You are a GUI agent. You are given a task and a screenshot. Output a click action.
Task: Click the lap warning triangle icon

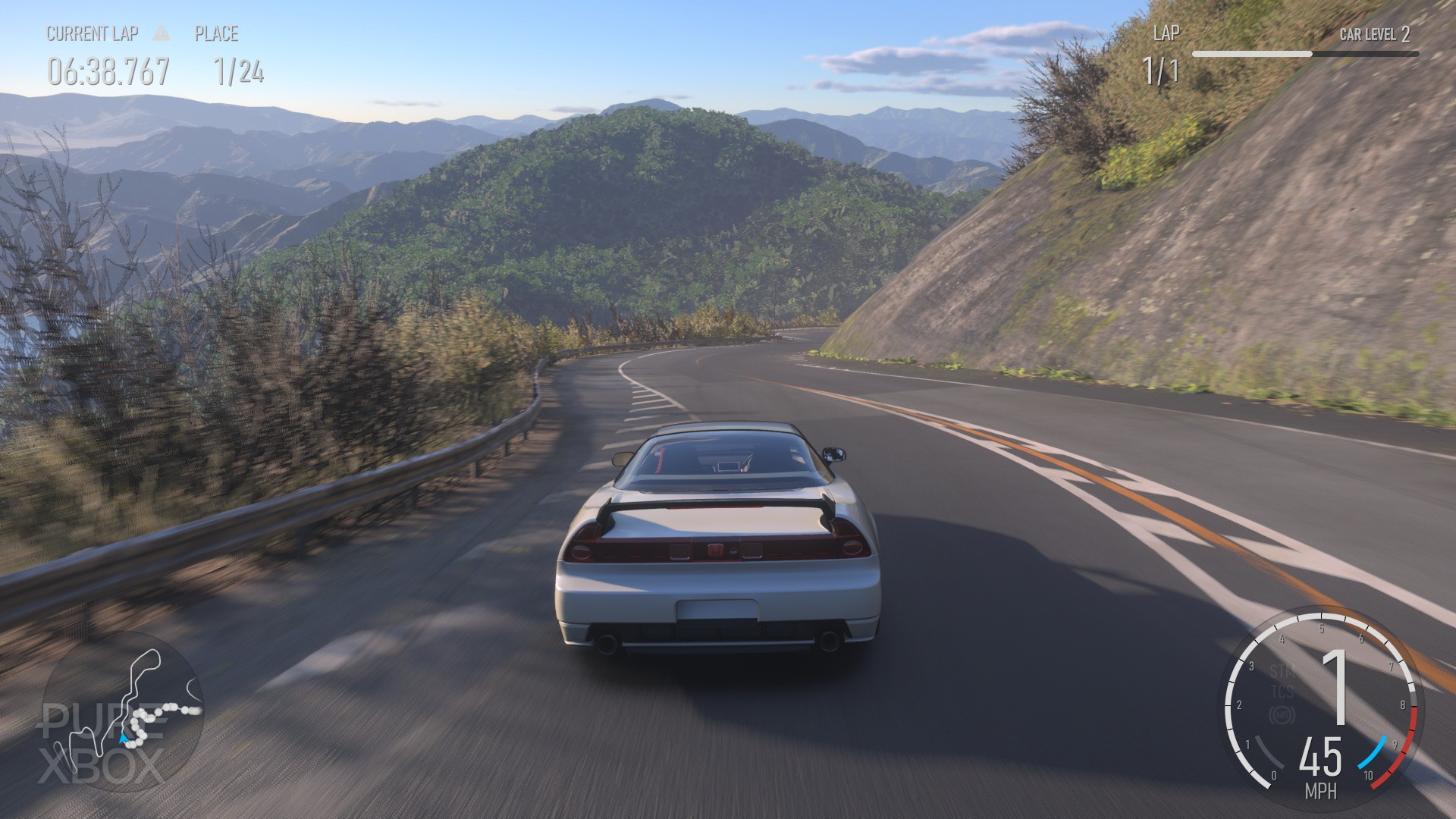click(x=162, y=33)
